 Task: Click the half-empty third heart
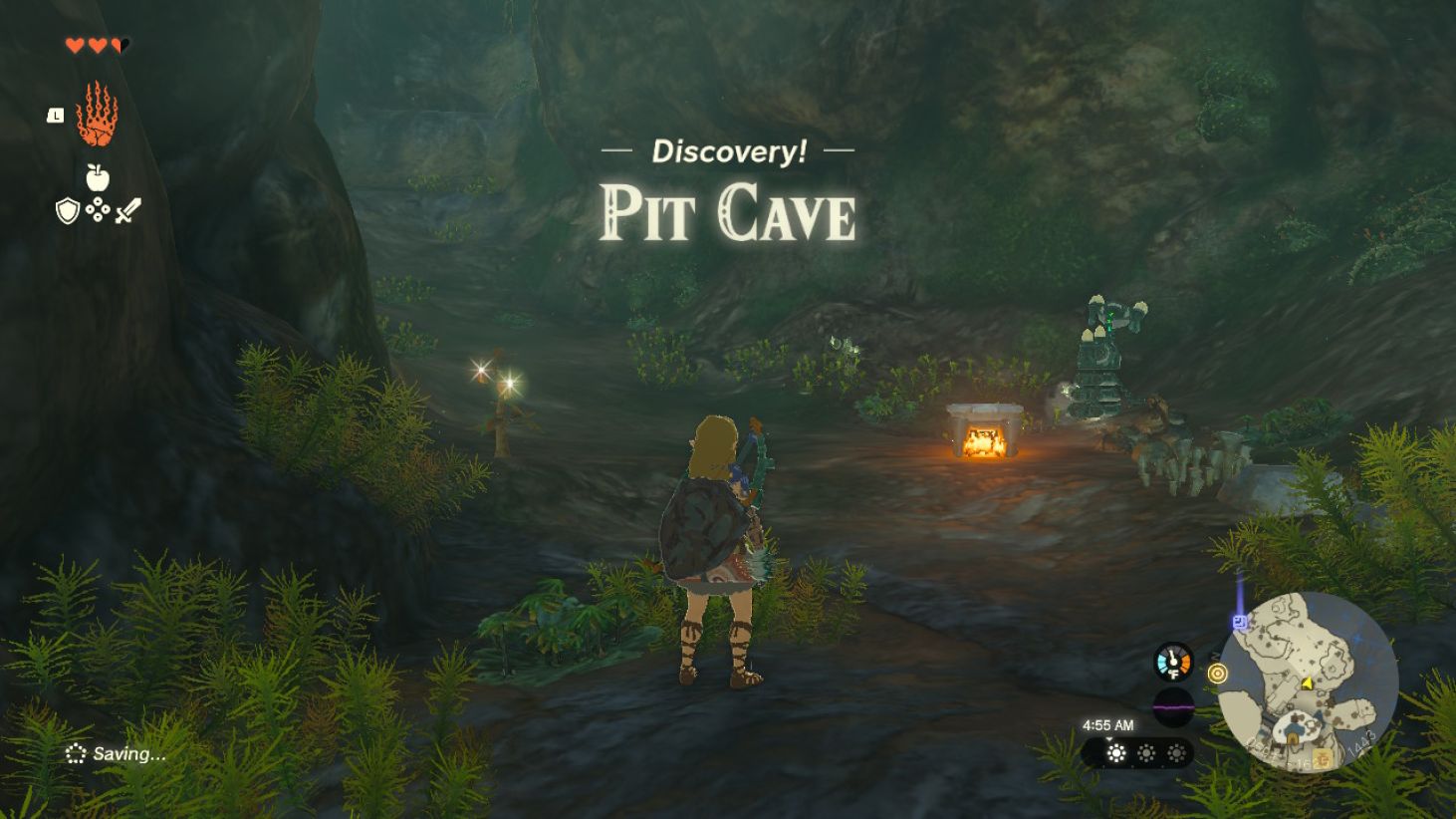tap(119, 45)
